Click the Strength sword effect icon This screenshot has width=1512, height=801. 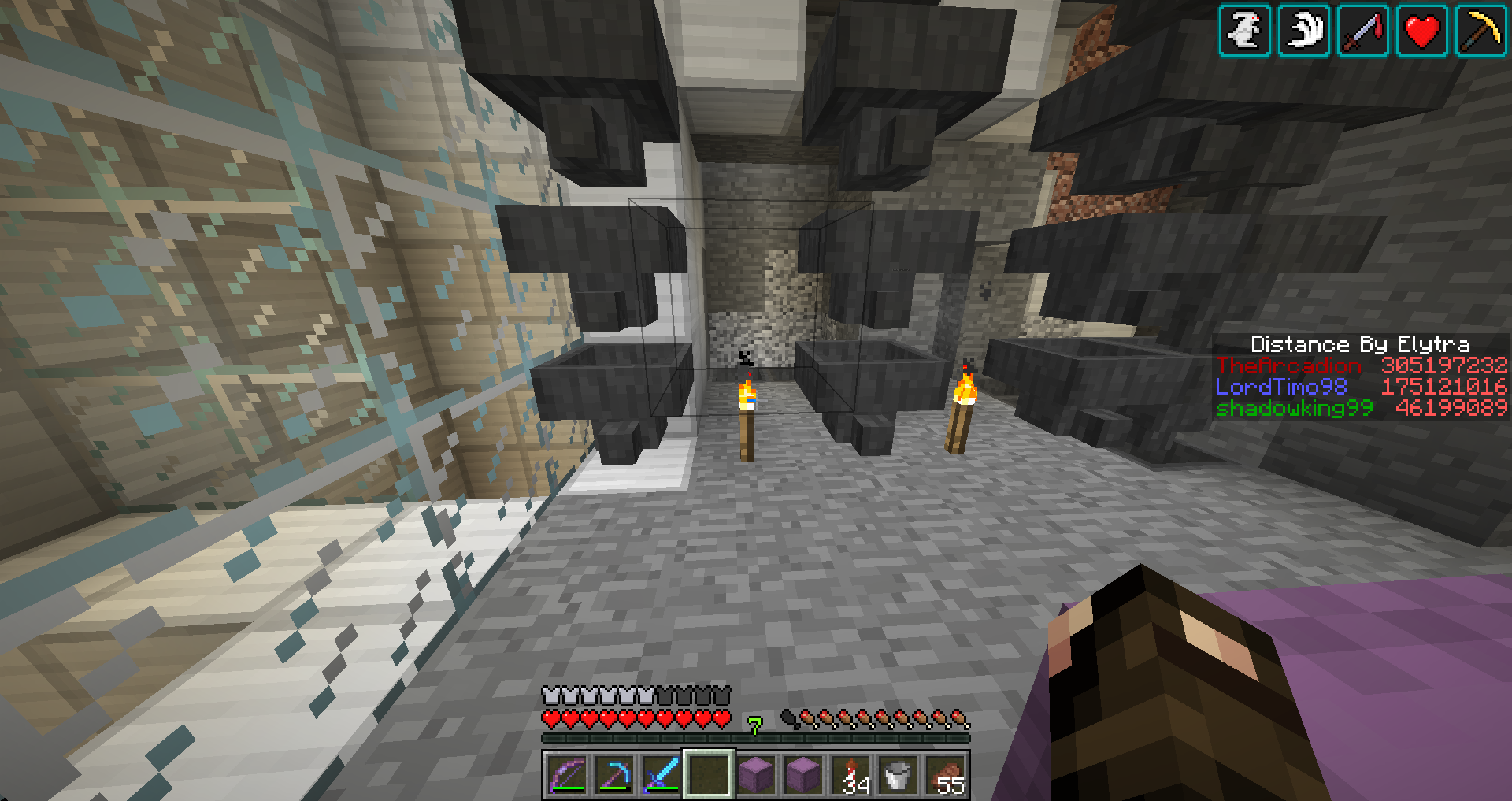point(1363,32)
